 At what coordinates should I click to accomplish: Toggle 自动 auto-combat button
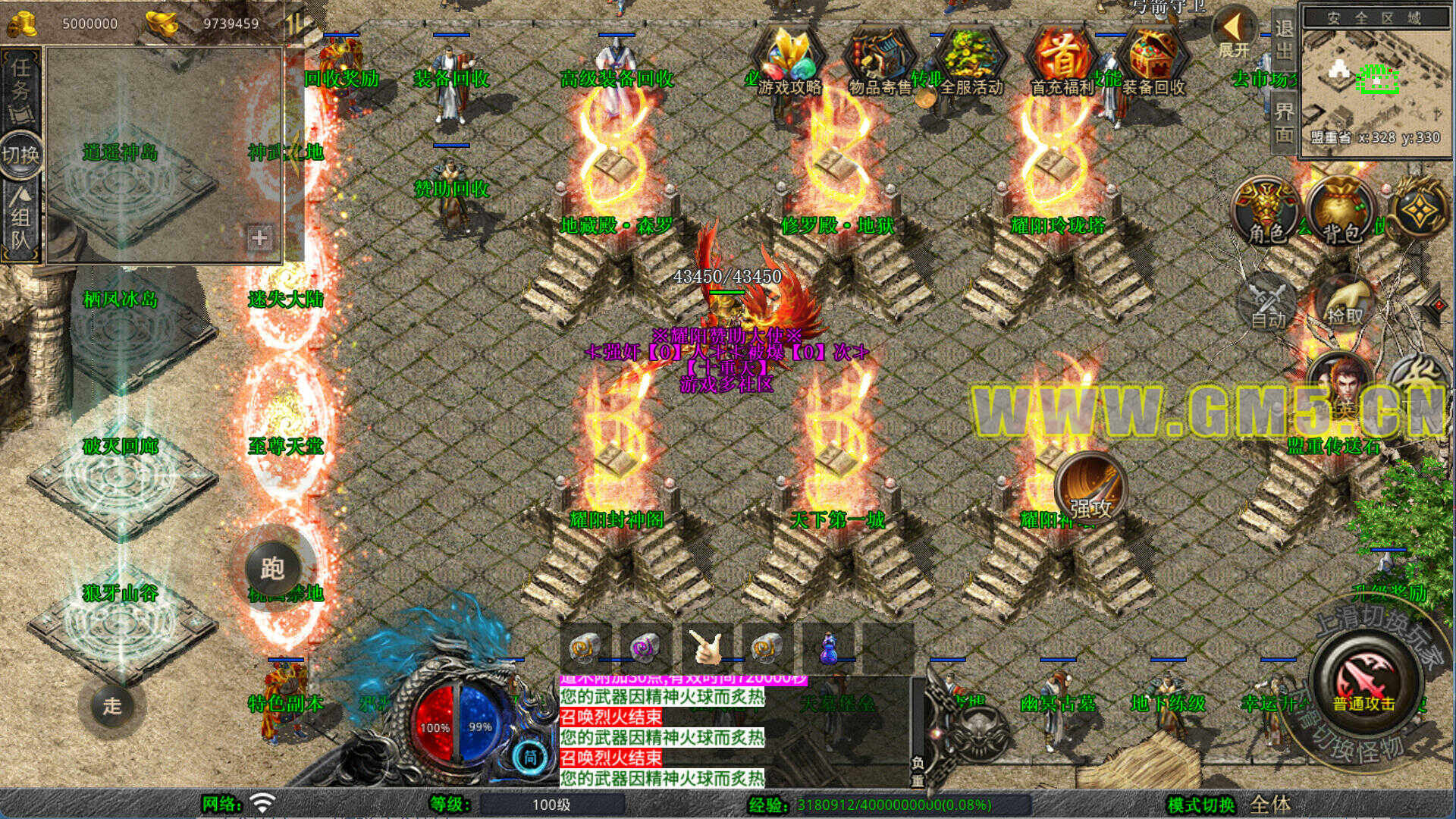[1267, 303]
